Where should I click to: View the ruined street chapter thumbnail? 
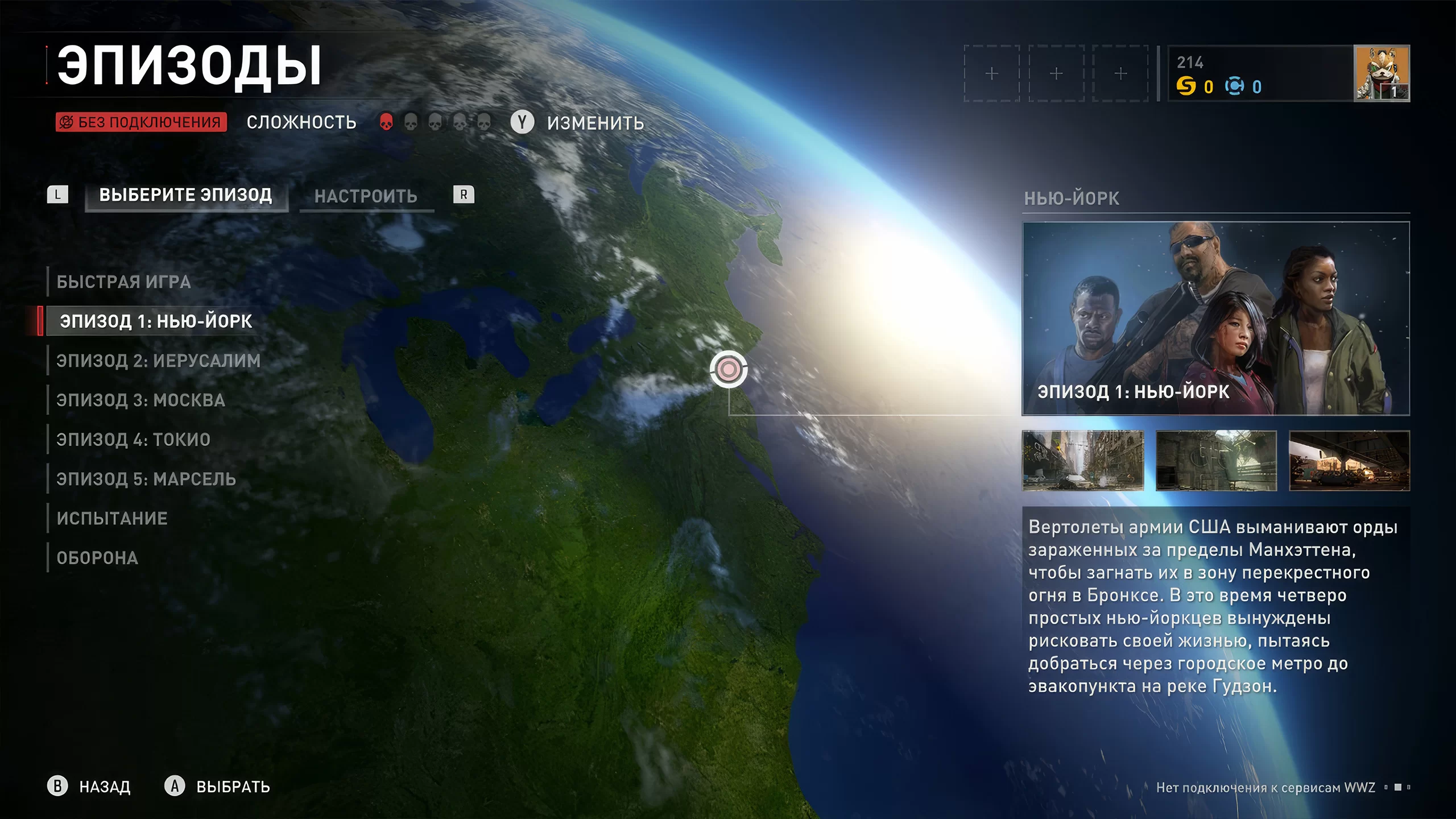pyautogui.click(x=1082, y=461)
